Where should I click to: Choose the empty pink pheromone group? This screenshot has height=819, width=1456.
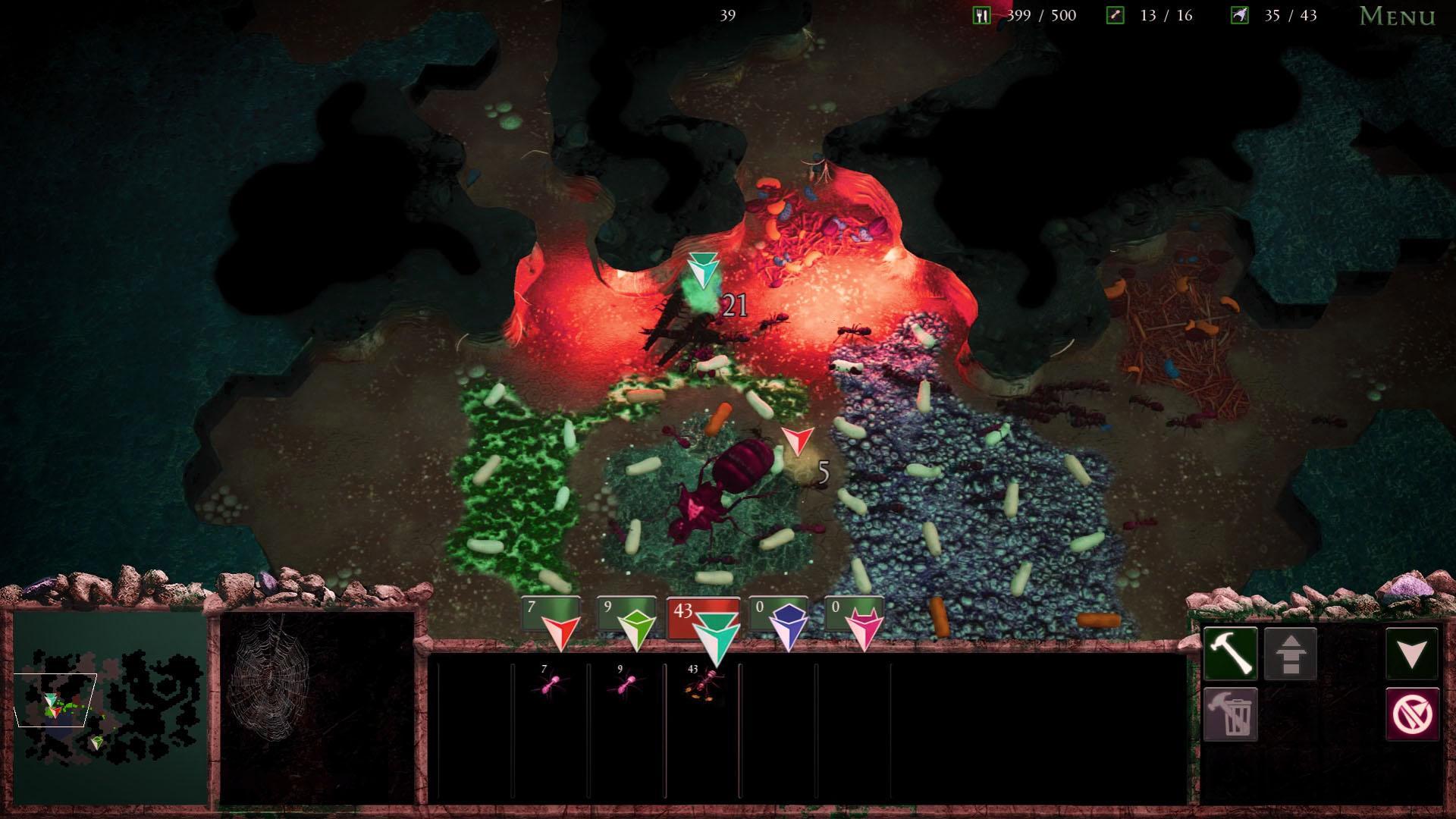(855, 620)
